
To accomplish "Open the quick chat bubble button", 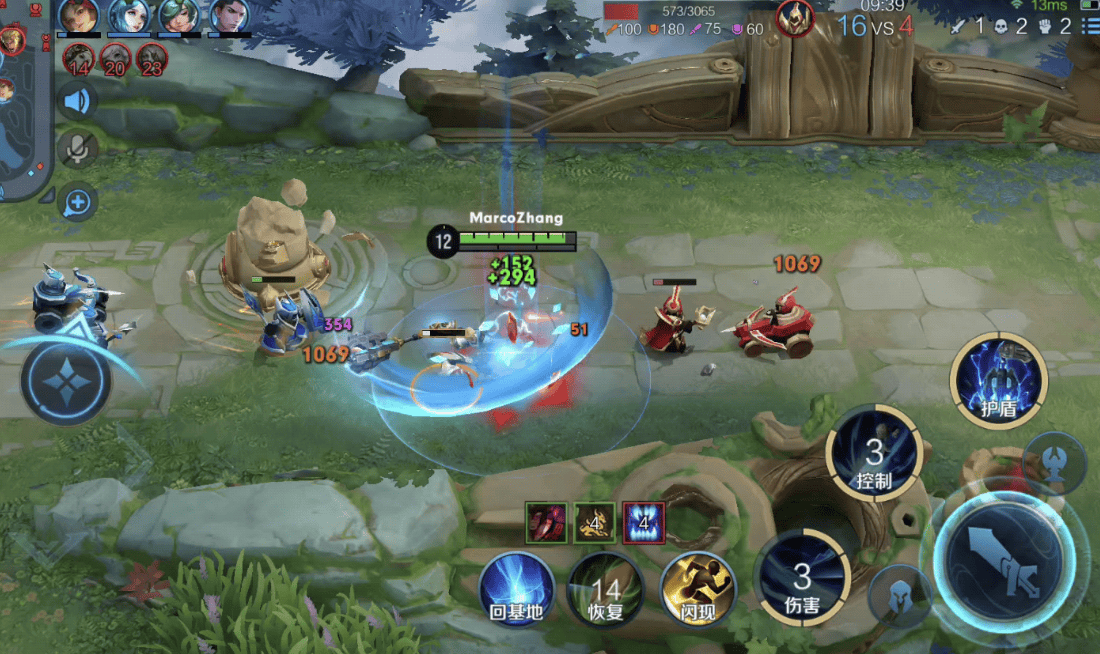I will point(77,203).
